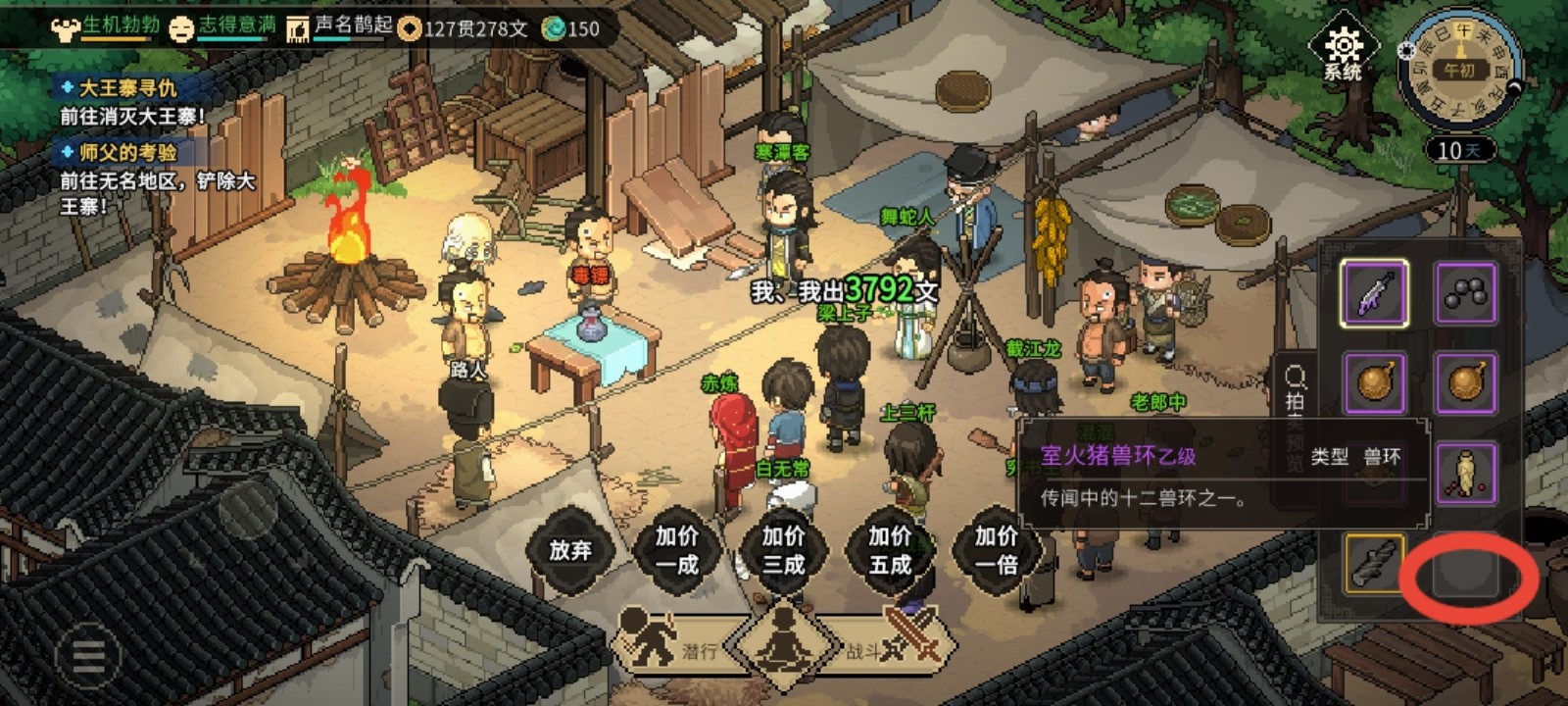
Task: Raise the bid by 加价五成
Action: tap(890, 550)
